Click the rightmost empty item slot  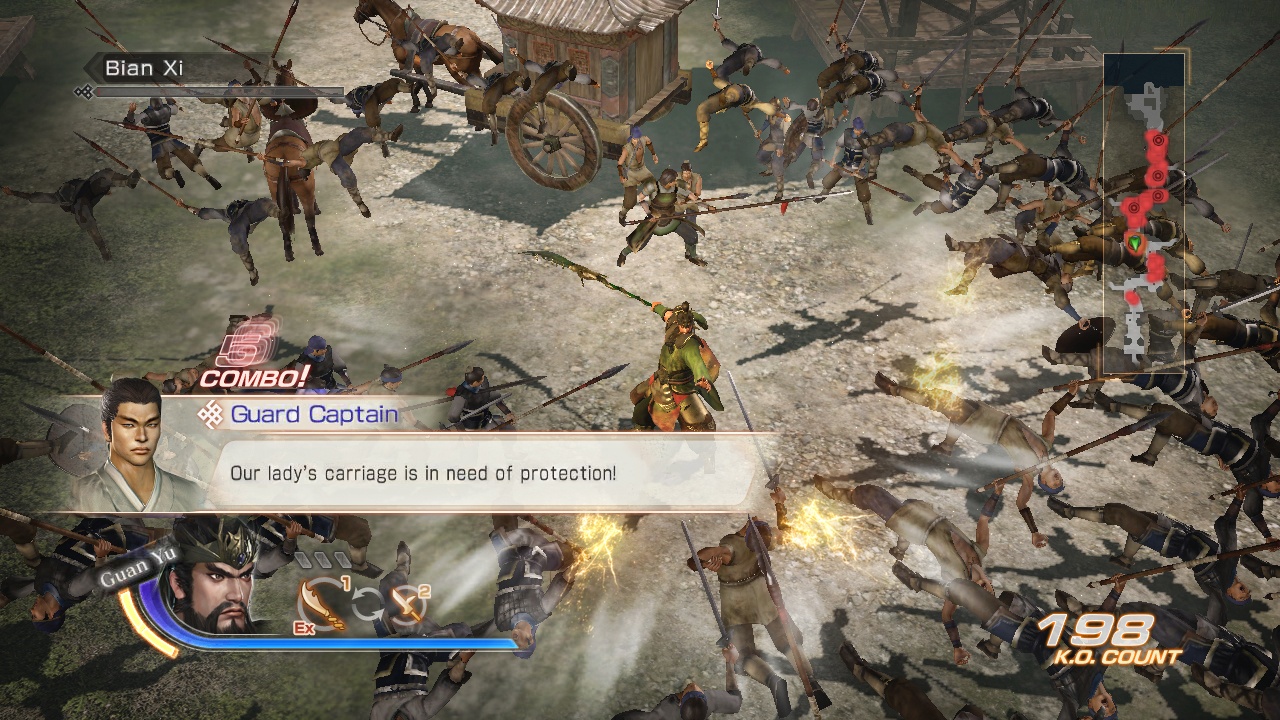coord(341,559)
